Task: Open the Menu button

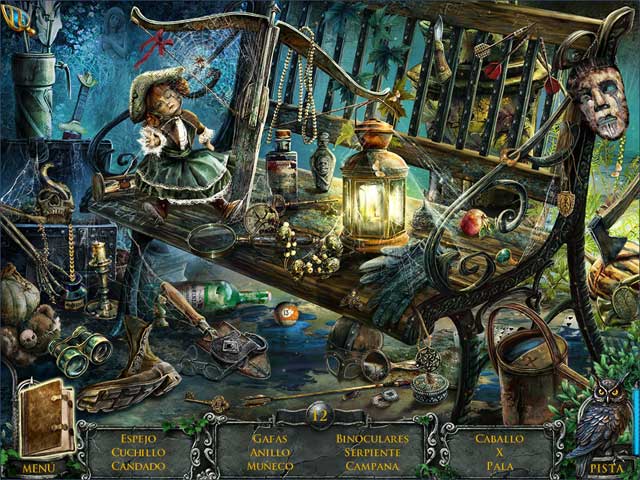Action: [x=38, y=467]
